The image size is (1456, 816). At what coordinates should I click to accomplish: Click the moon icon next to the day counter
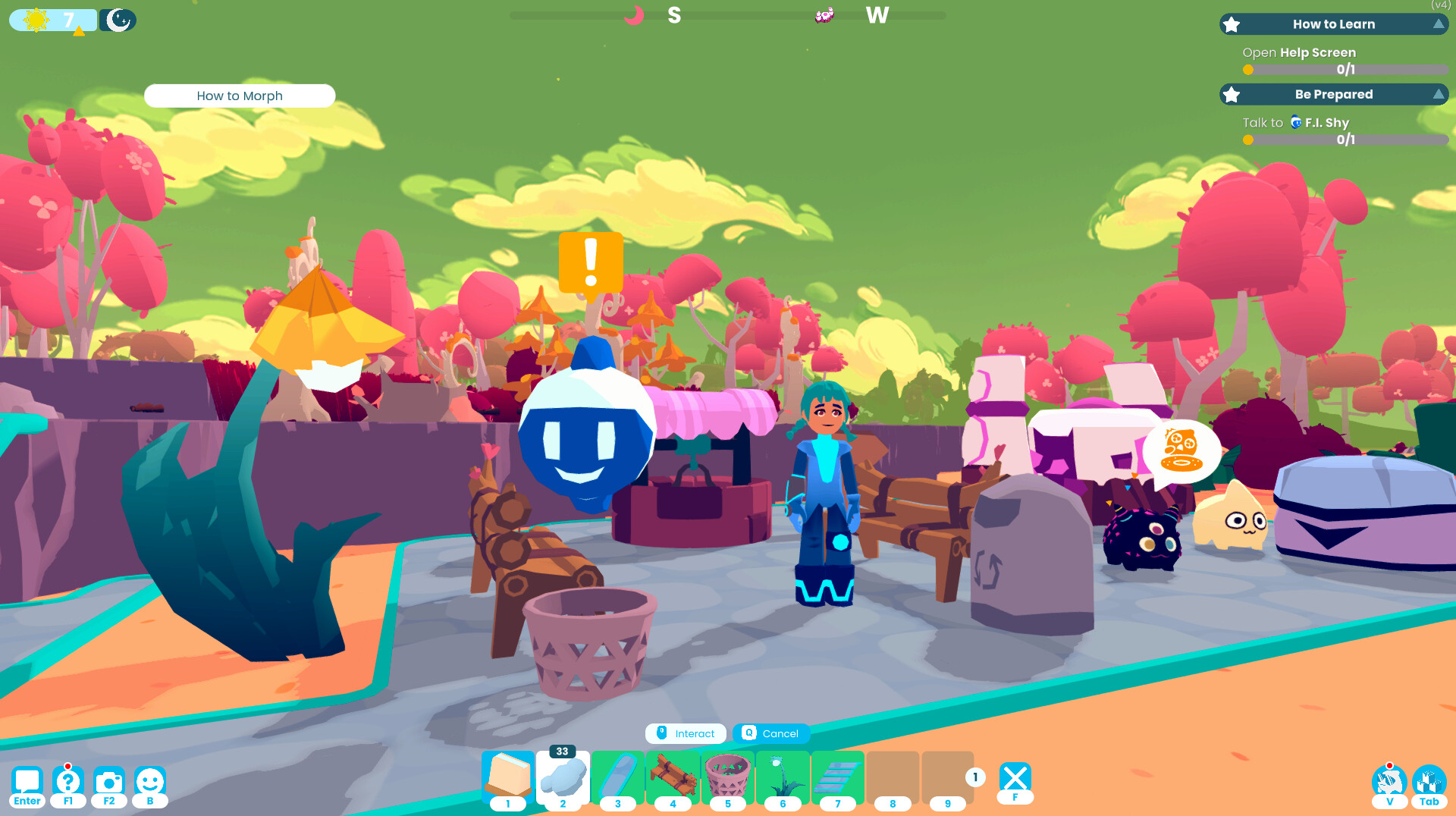click(118, 20)
